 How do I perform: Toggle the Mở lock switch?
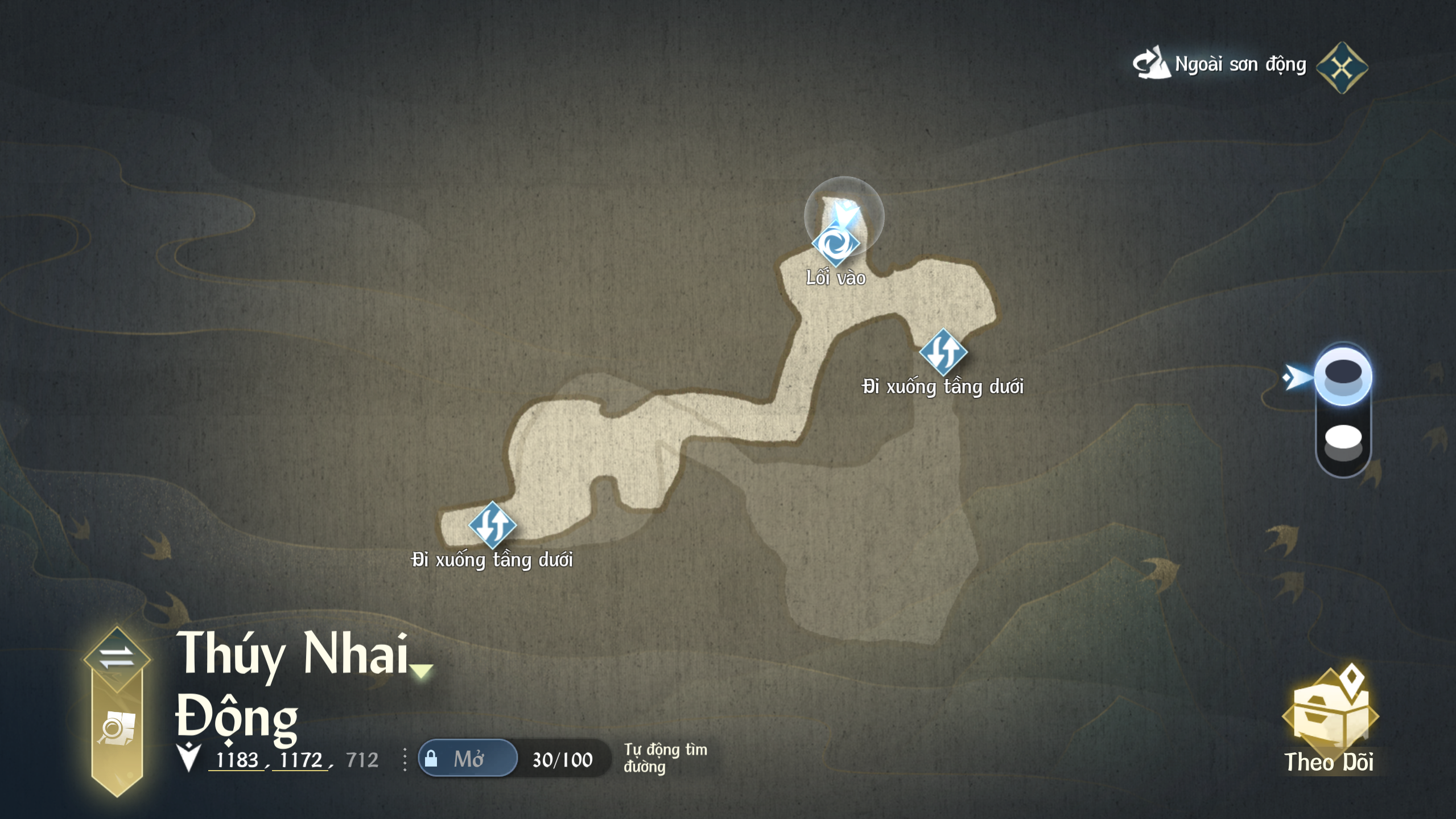pyautogui.click(x=468, y=759)
